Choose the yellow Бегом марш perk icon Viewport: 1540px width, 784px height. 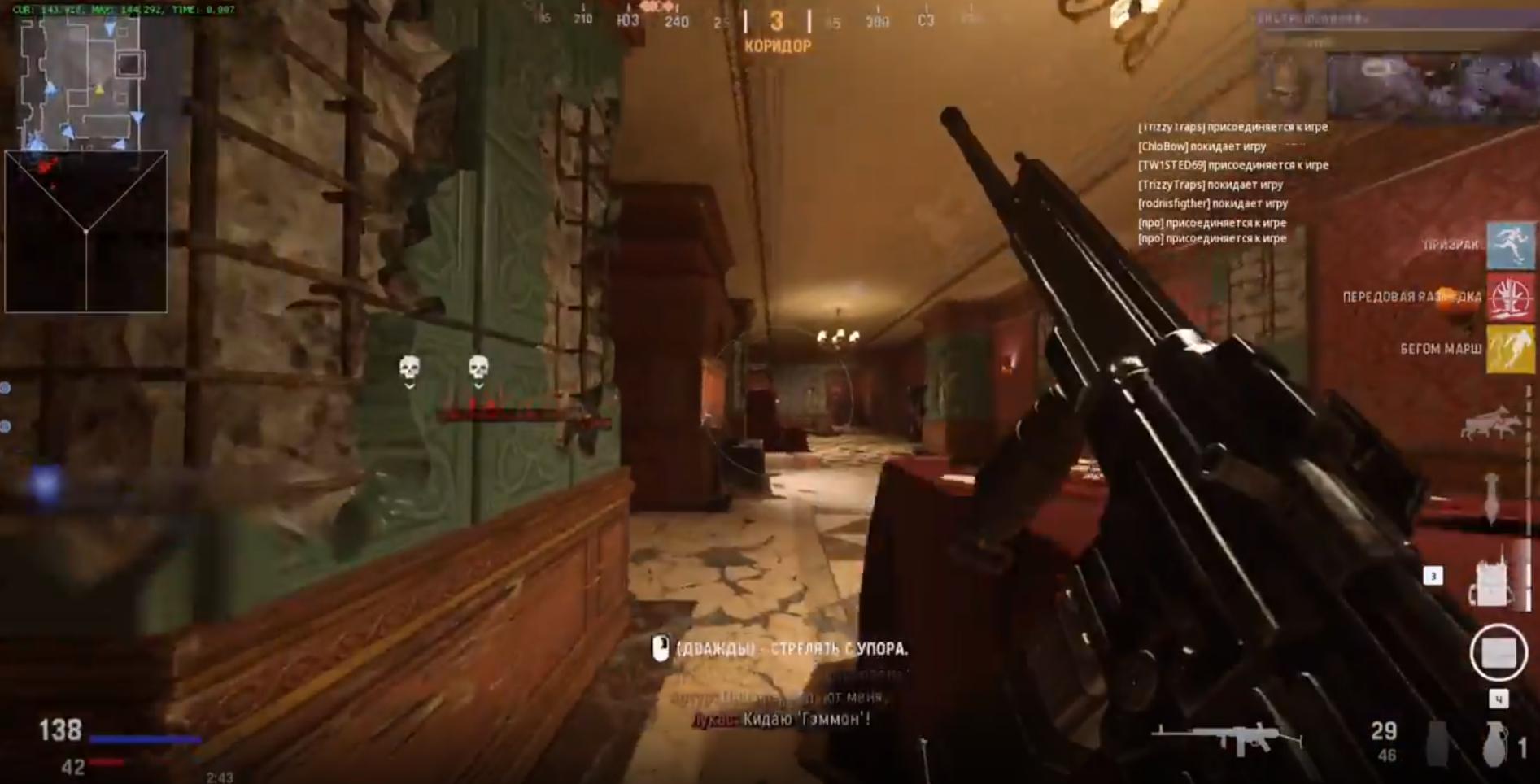(1511, 349)
